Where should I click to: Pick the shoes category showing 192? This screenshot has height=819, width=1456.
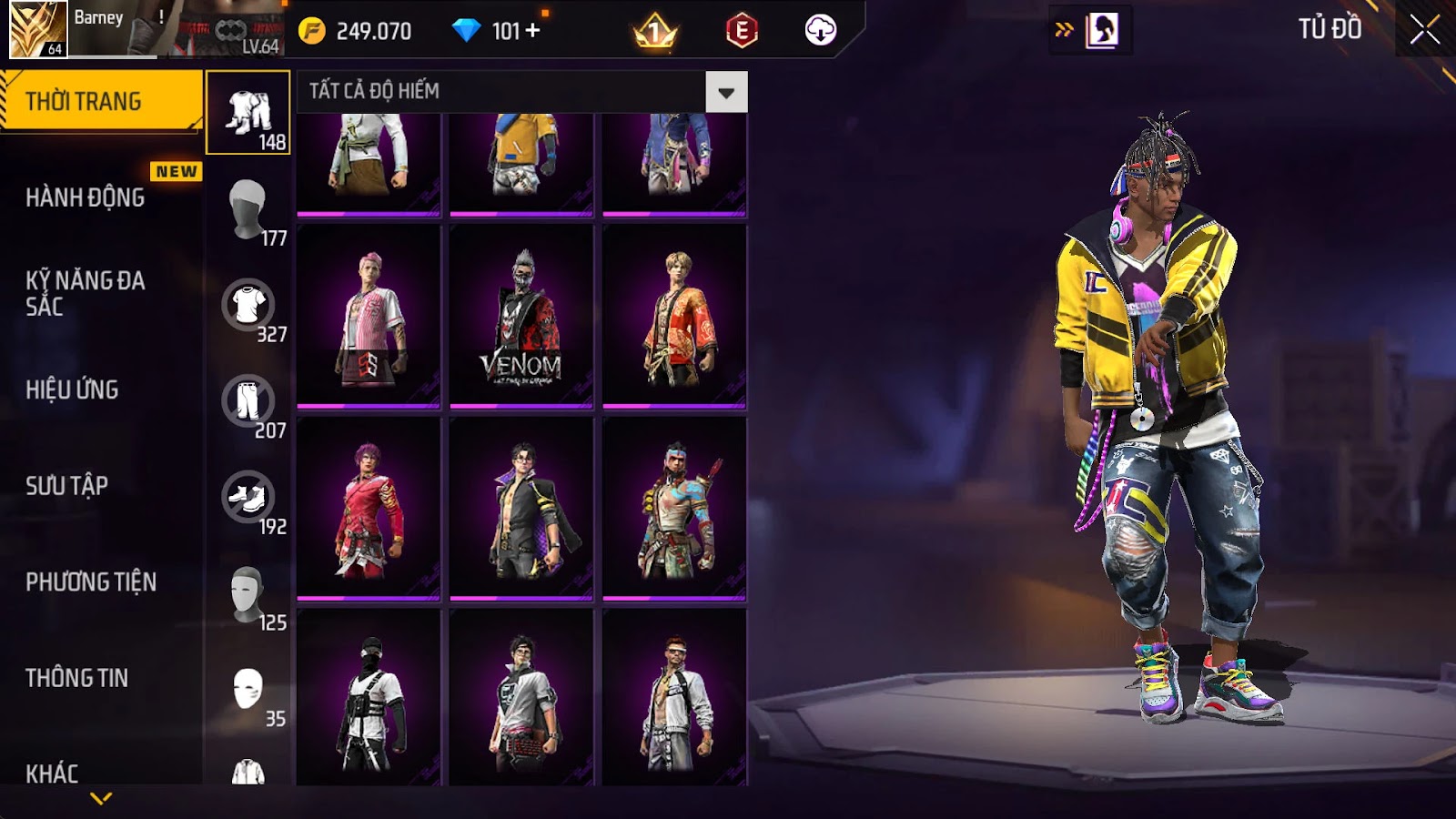248,498
